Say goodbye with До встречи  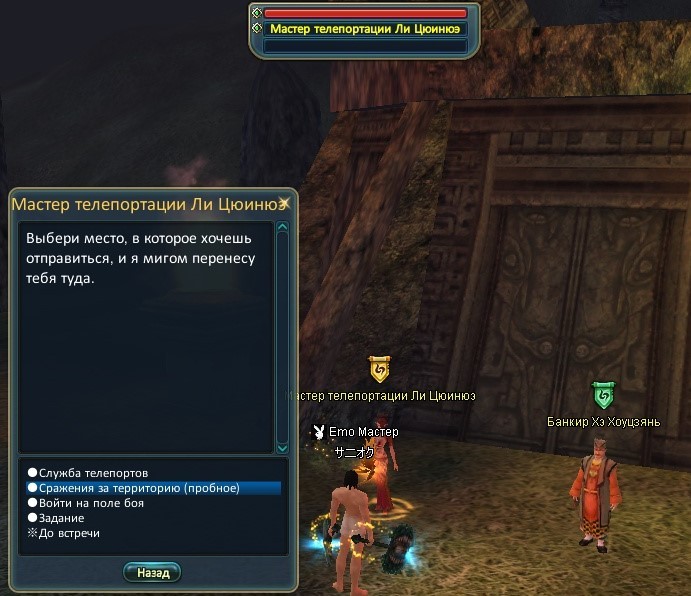coord(69,533)
